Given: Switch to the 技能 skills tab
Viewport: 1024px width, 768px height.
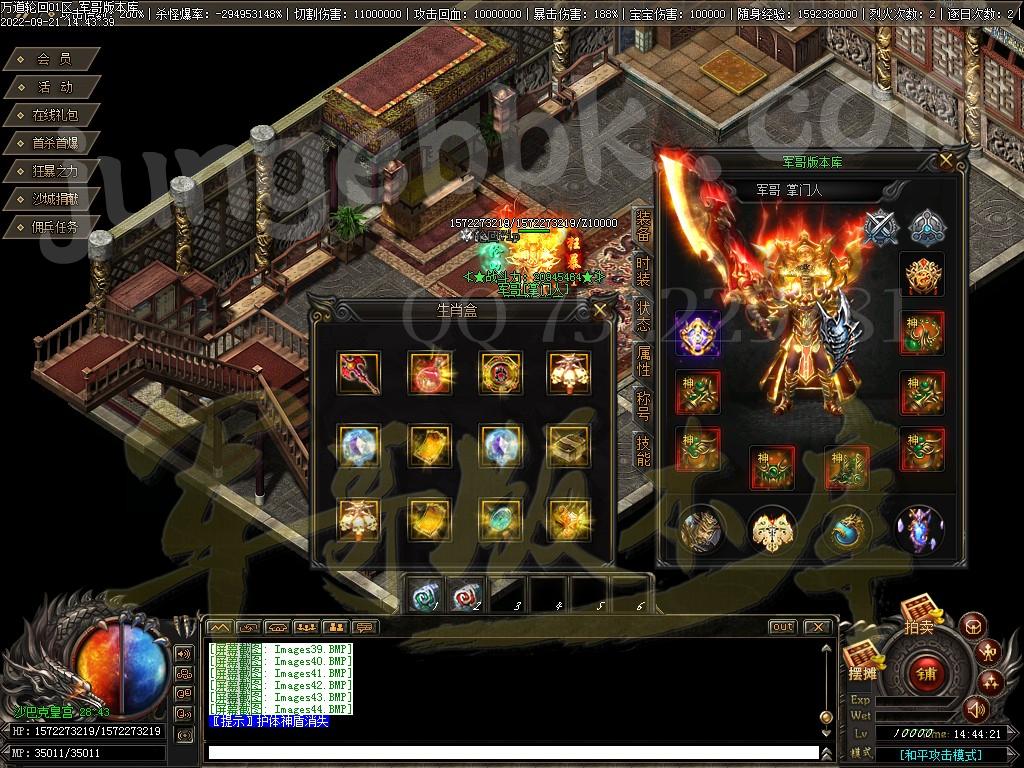Looking at the screenshot, I should tap(643, 450).
